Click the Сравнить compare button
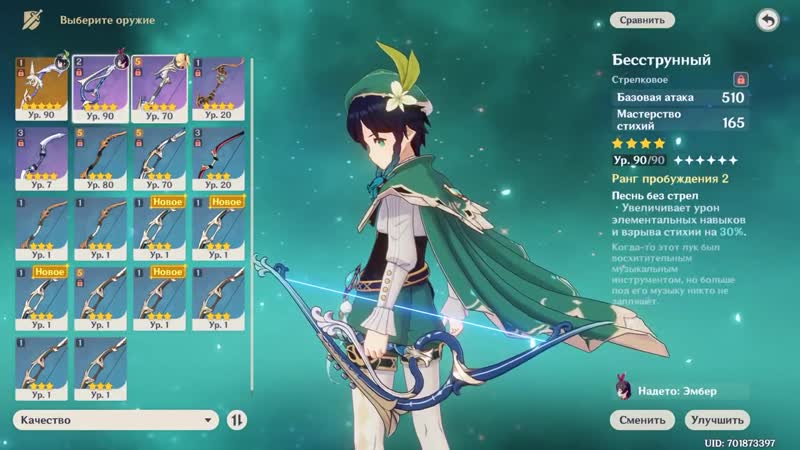 click(x=641, y=18)
